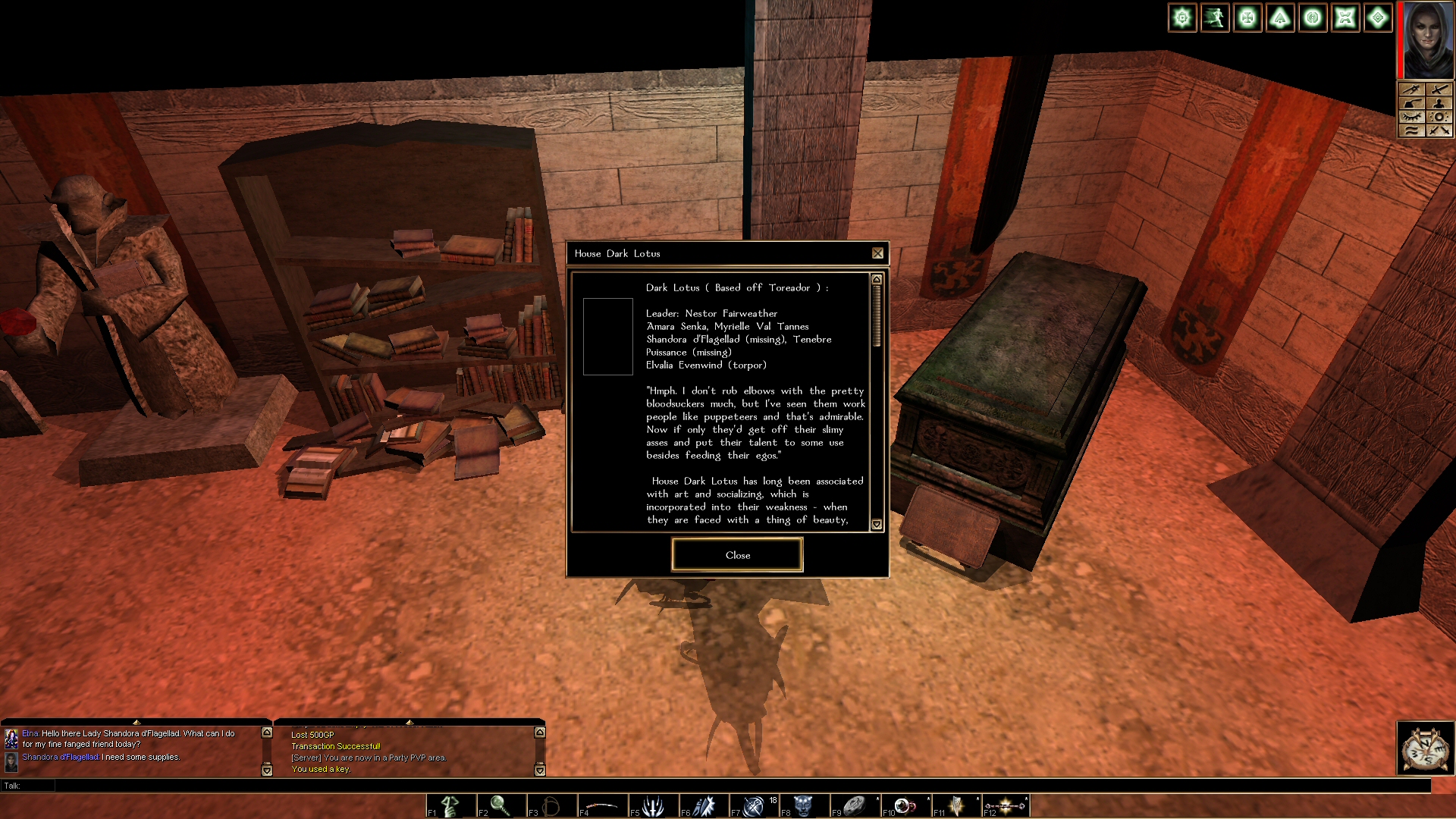Toggle the closed eye mode button
The image size is (1456, 819).
pos(1411,117)
